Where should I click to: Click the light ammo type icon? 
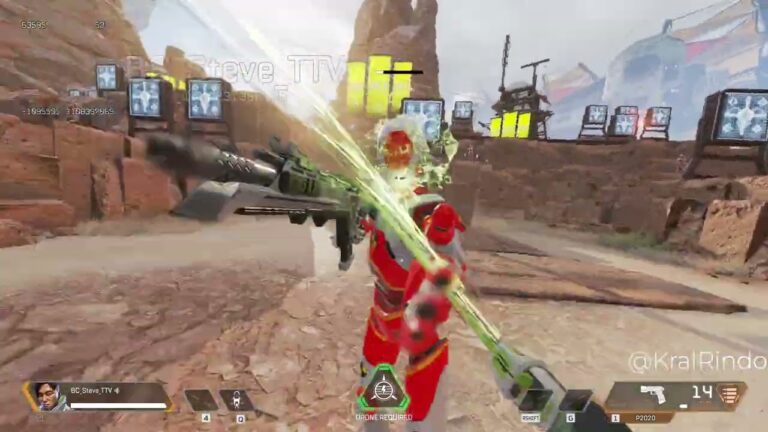[731, 392]
